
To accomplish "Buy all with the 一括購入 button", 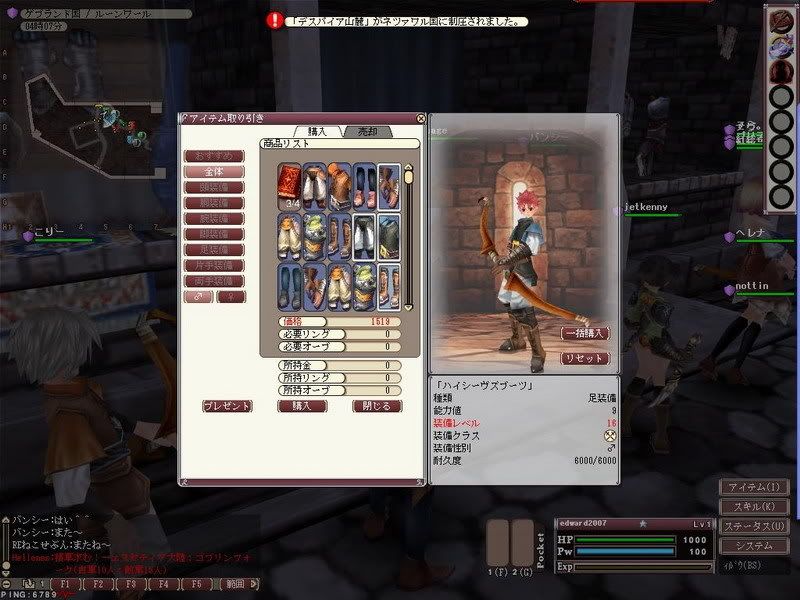I will [585, 333].
